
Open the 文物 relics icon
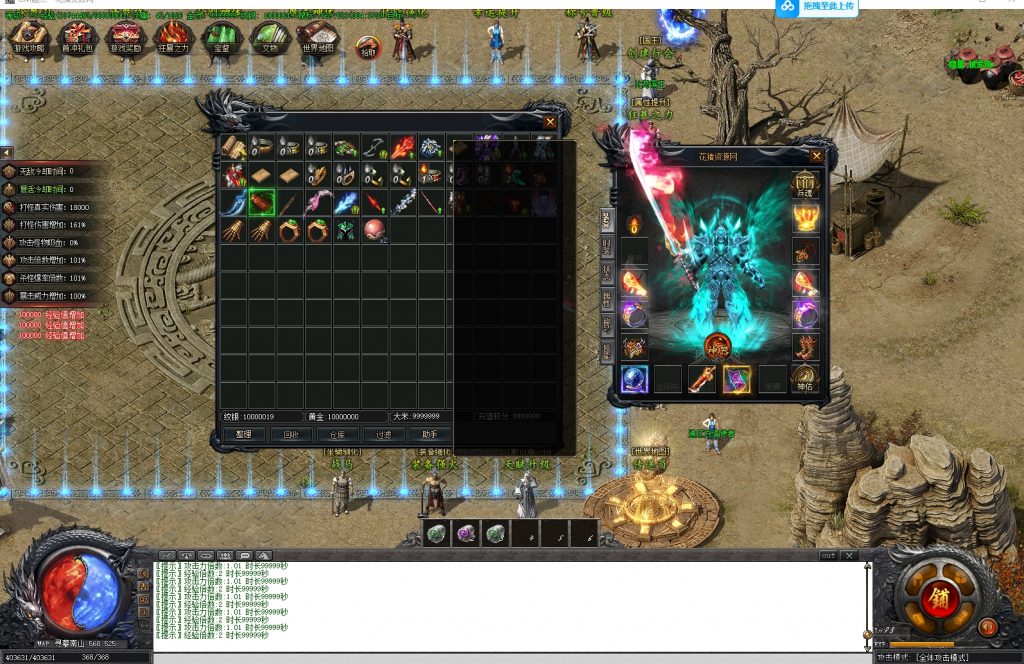(270, 38)
